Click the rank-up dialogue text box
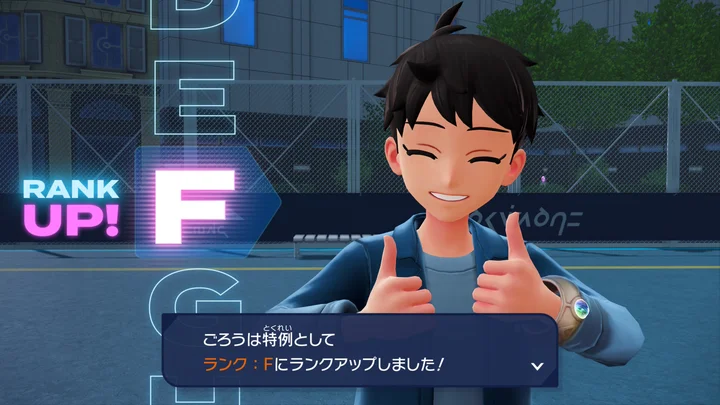Image resolution: width=720 pixels, height=405 pixels. pyautogui.click(x=360, y=350)
